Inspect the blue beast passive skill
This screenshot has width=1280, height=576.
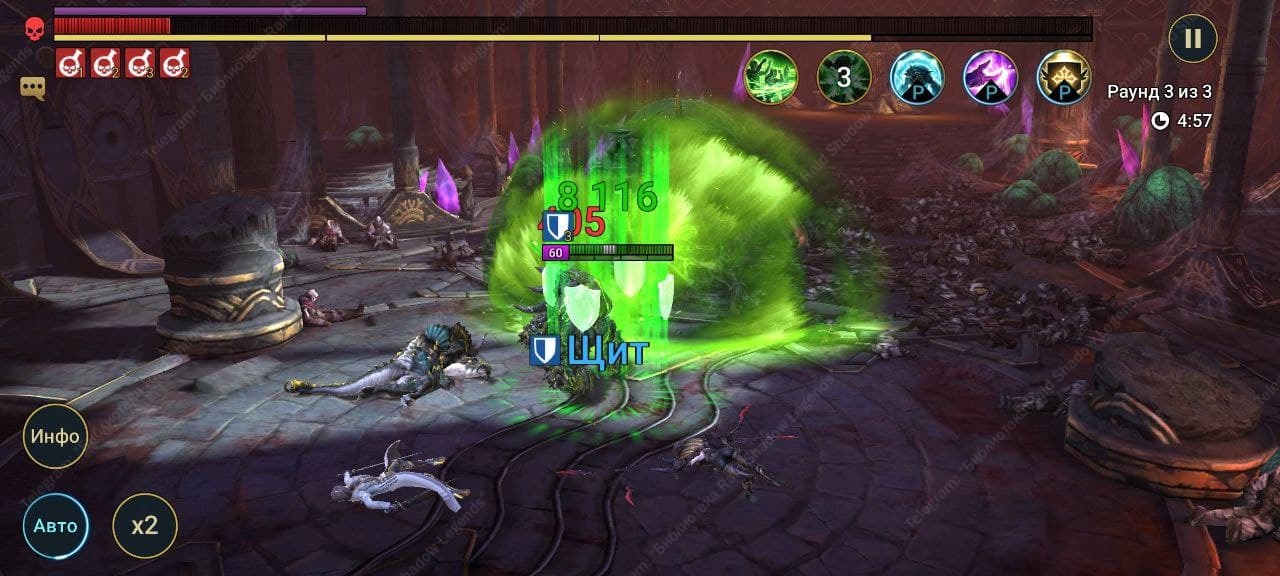pos(917,77)
